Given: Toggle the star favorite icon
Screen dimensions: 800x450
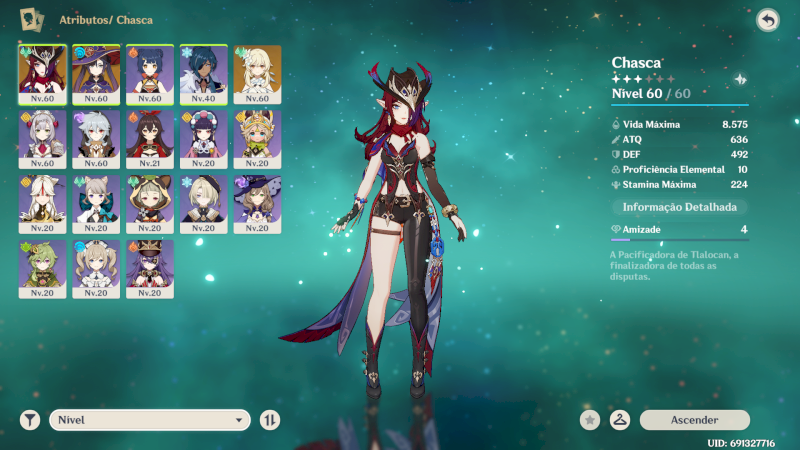Looking at the screenshot, I should point(591,420).
